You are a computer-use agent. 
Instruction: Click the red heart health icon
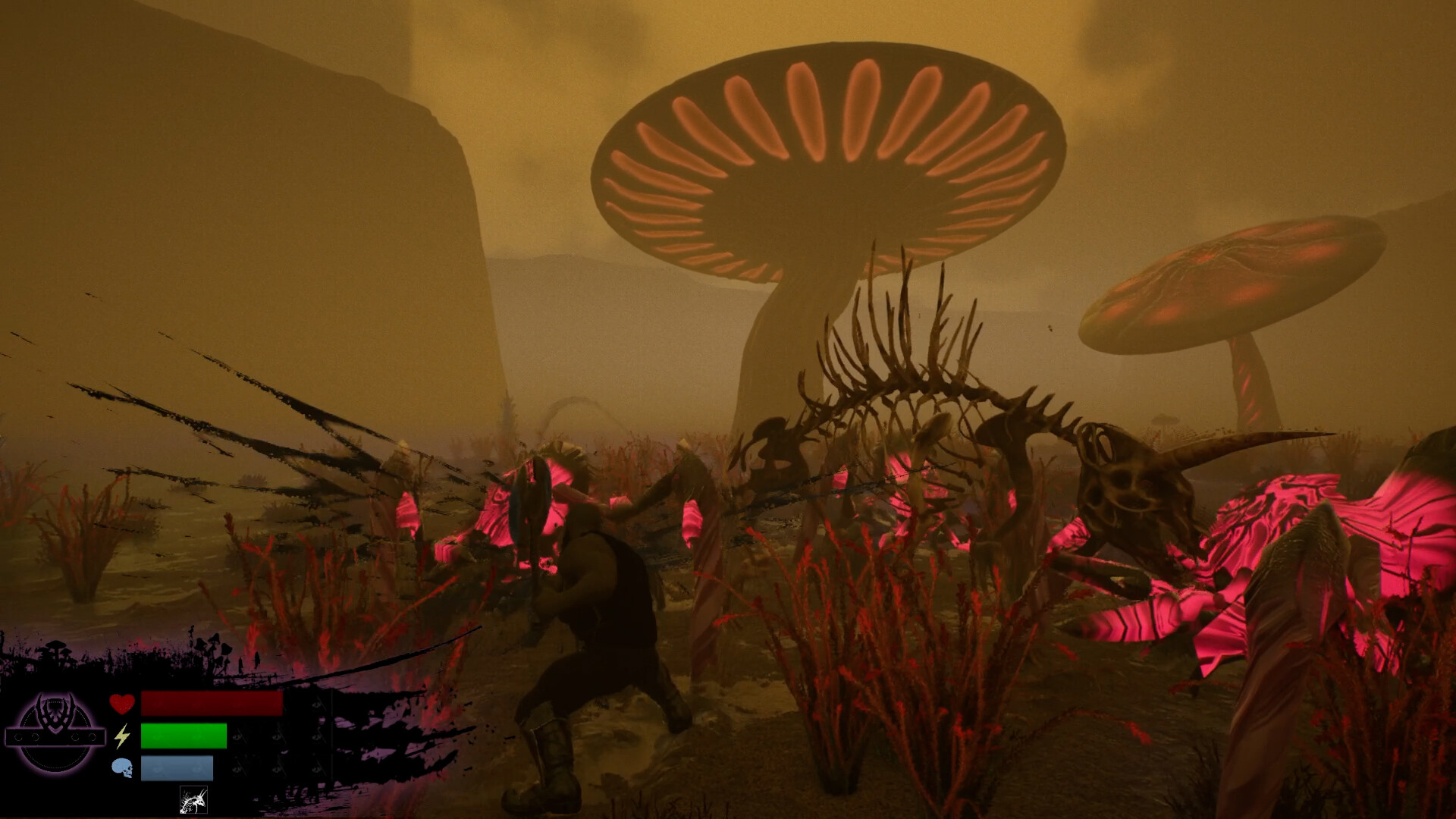point(122,704)
